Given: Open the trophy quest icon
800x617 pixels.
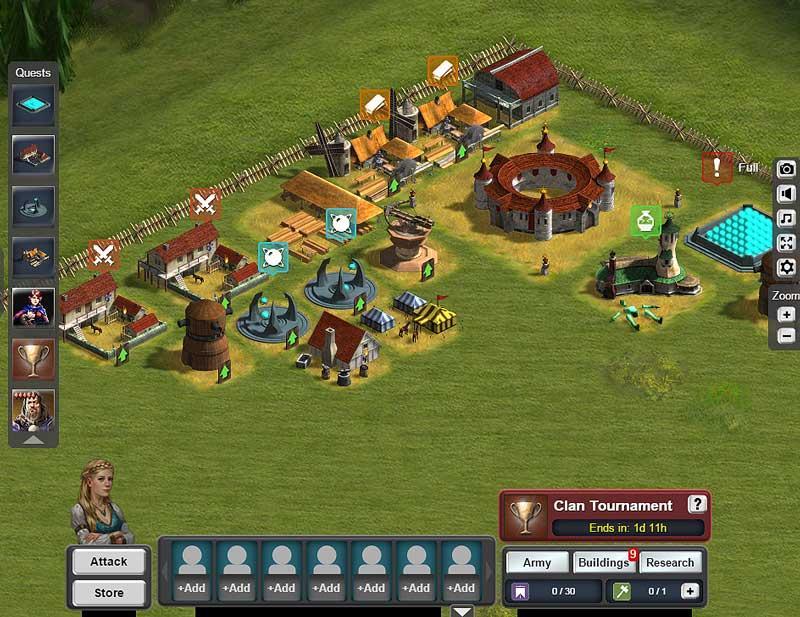Looking at the screenshot, I should pyautogui.click(x=33, y=357).
